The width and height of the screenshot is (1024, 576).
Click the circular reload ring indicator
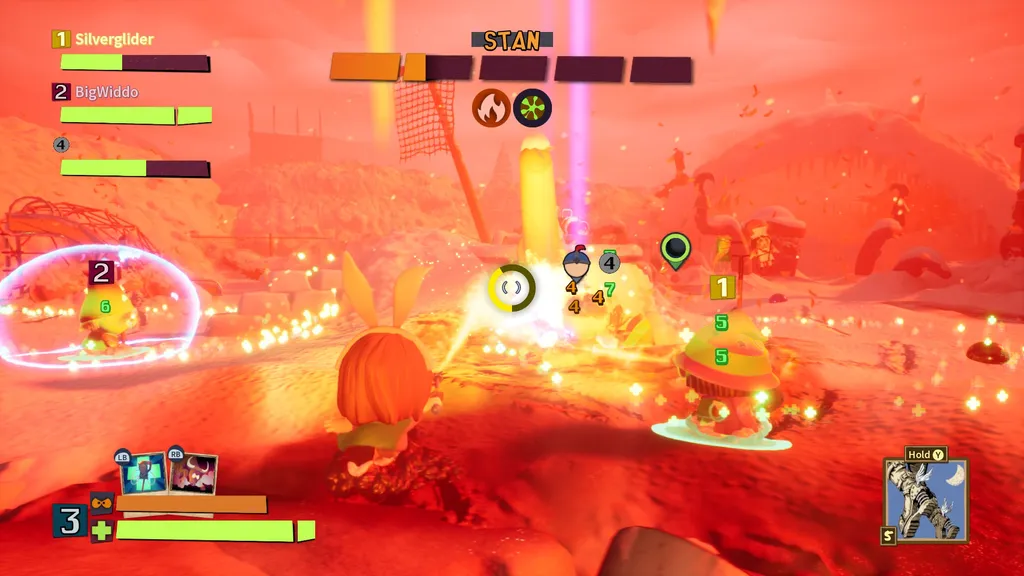point(512,288)
